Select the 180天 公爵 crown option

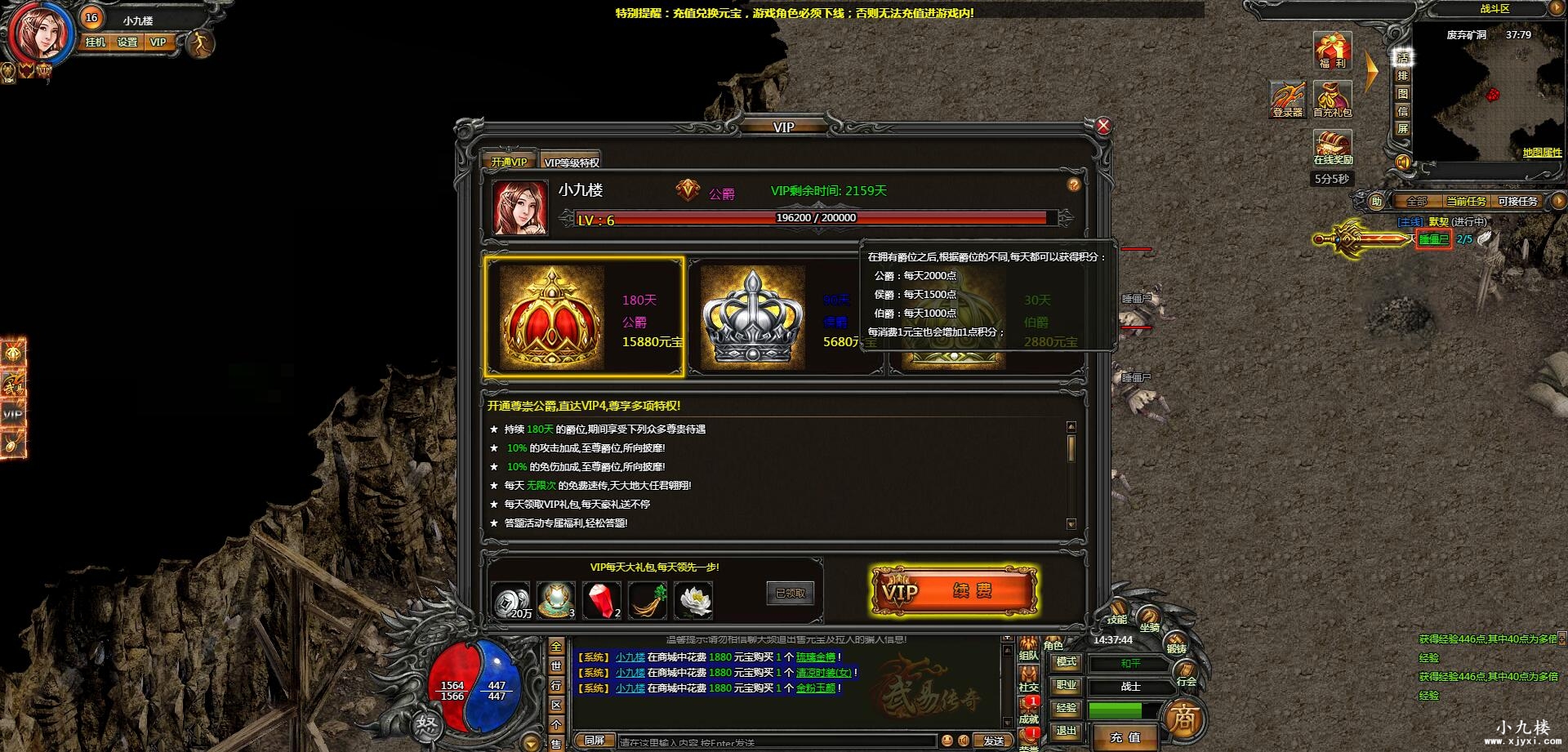[x=585, y=314]
